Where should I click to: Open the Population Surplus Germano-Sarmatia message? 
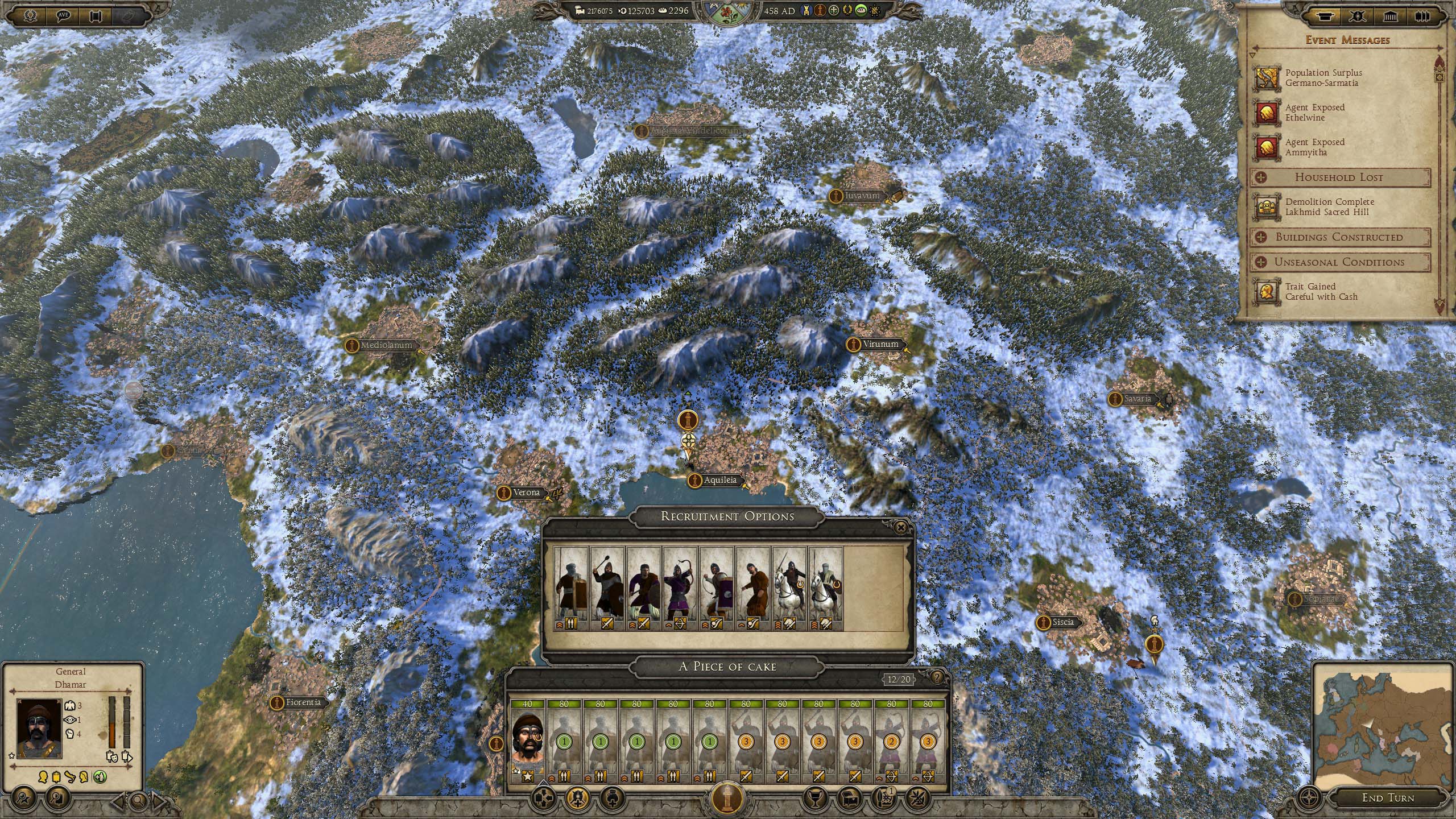coord(1323,78)
